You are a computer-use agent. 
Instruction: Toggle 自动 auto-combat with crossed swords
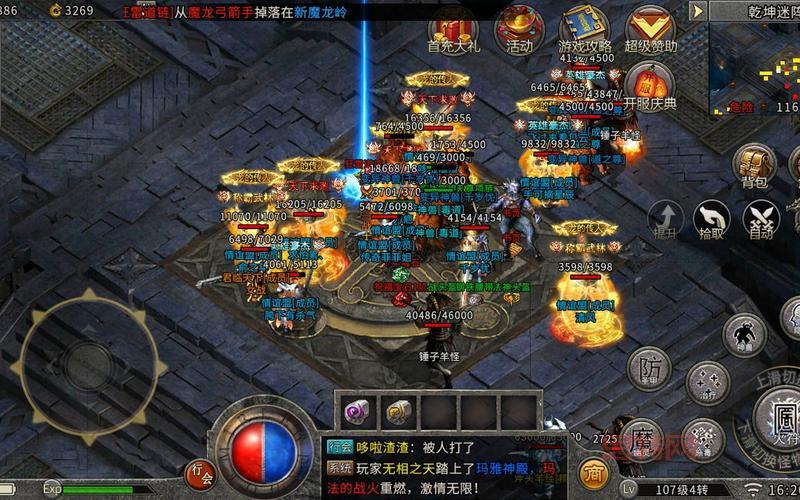pyautogui.click(x=763, y=220)
